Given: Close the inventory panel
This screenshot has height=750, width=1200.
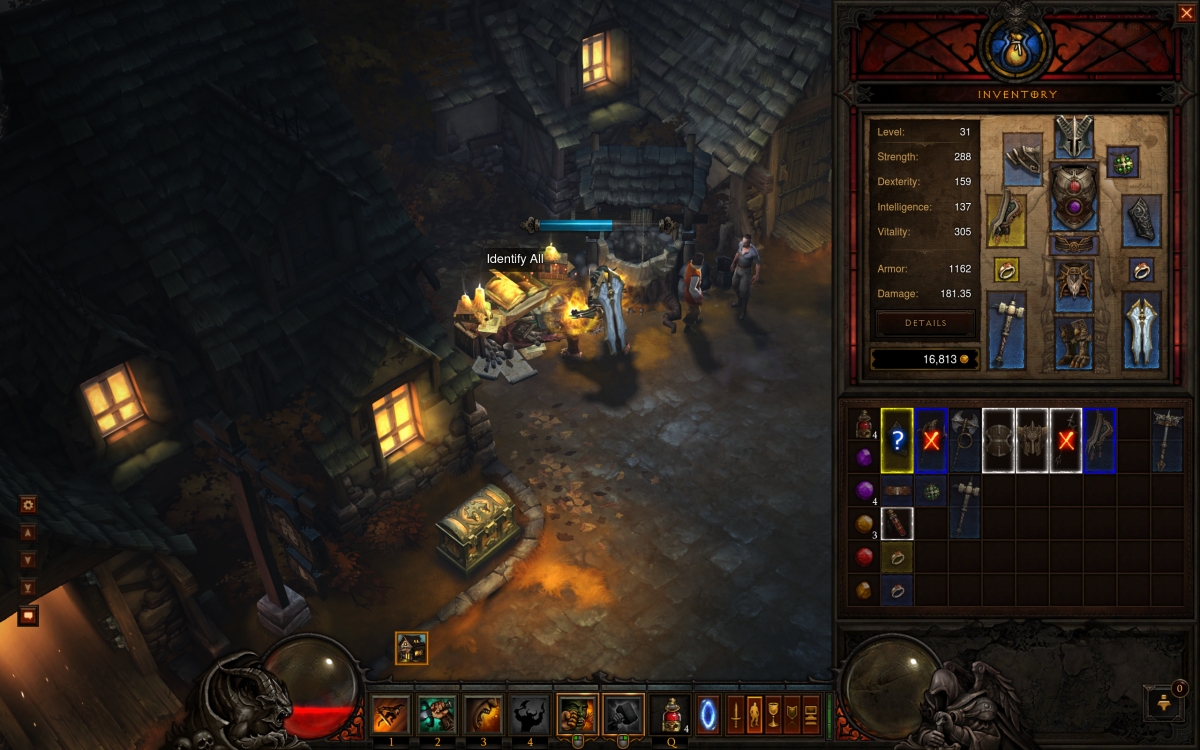Looking at the screenshot, I should (1185, 13).
